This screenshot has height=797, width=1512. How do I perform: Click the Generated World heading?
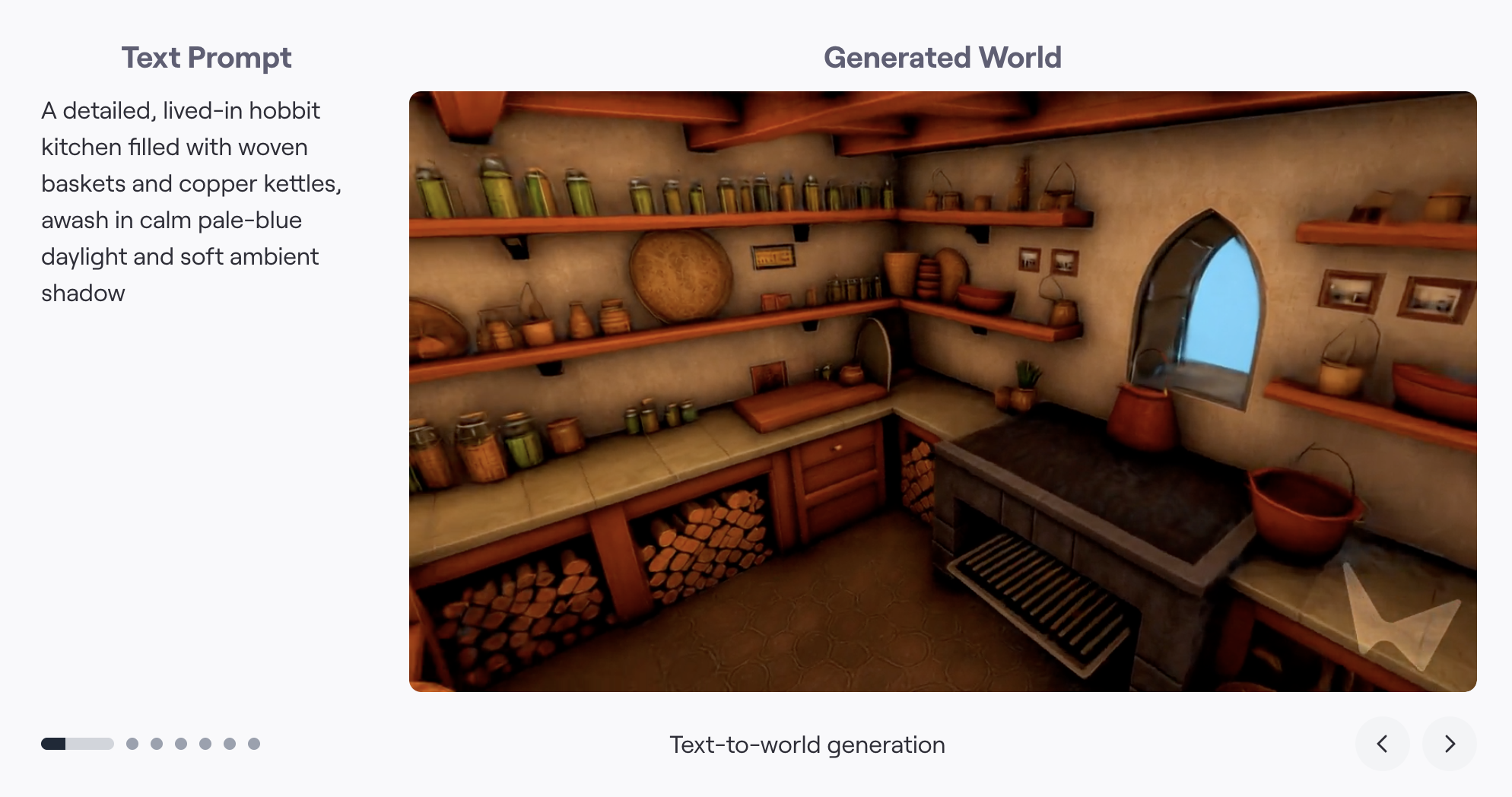point(943,57)
